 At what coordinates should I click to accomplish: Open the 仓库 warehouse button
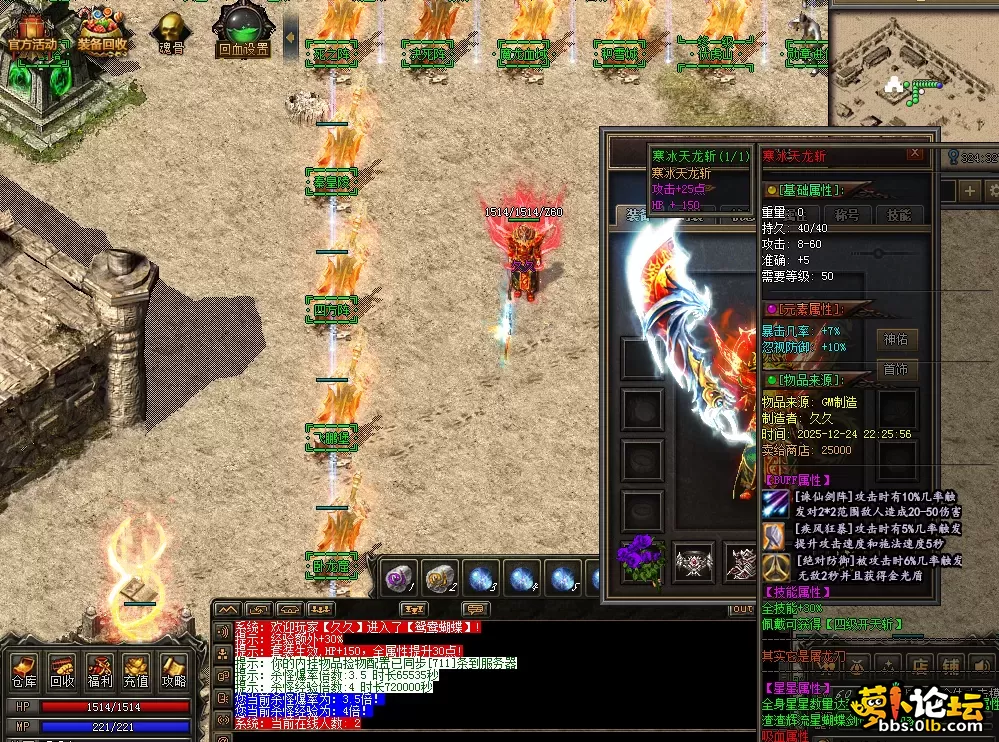[24, 670]
